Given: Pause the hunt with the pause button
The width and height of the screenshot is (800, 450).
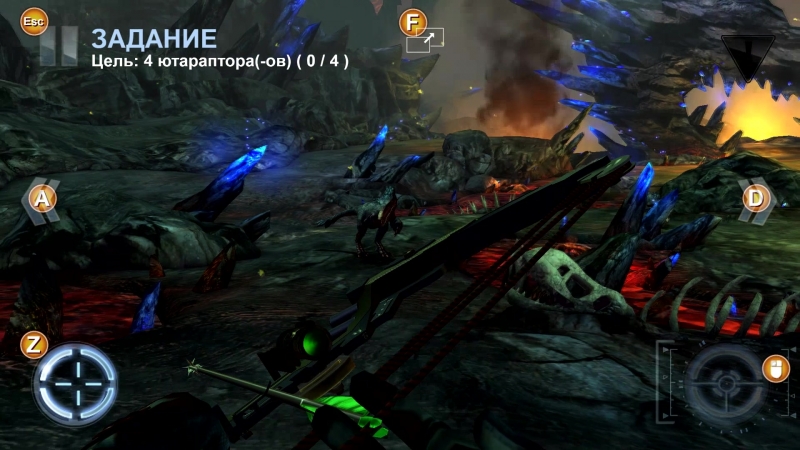Looking at the screenshot, I should [x=58, y=46].
